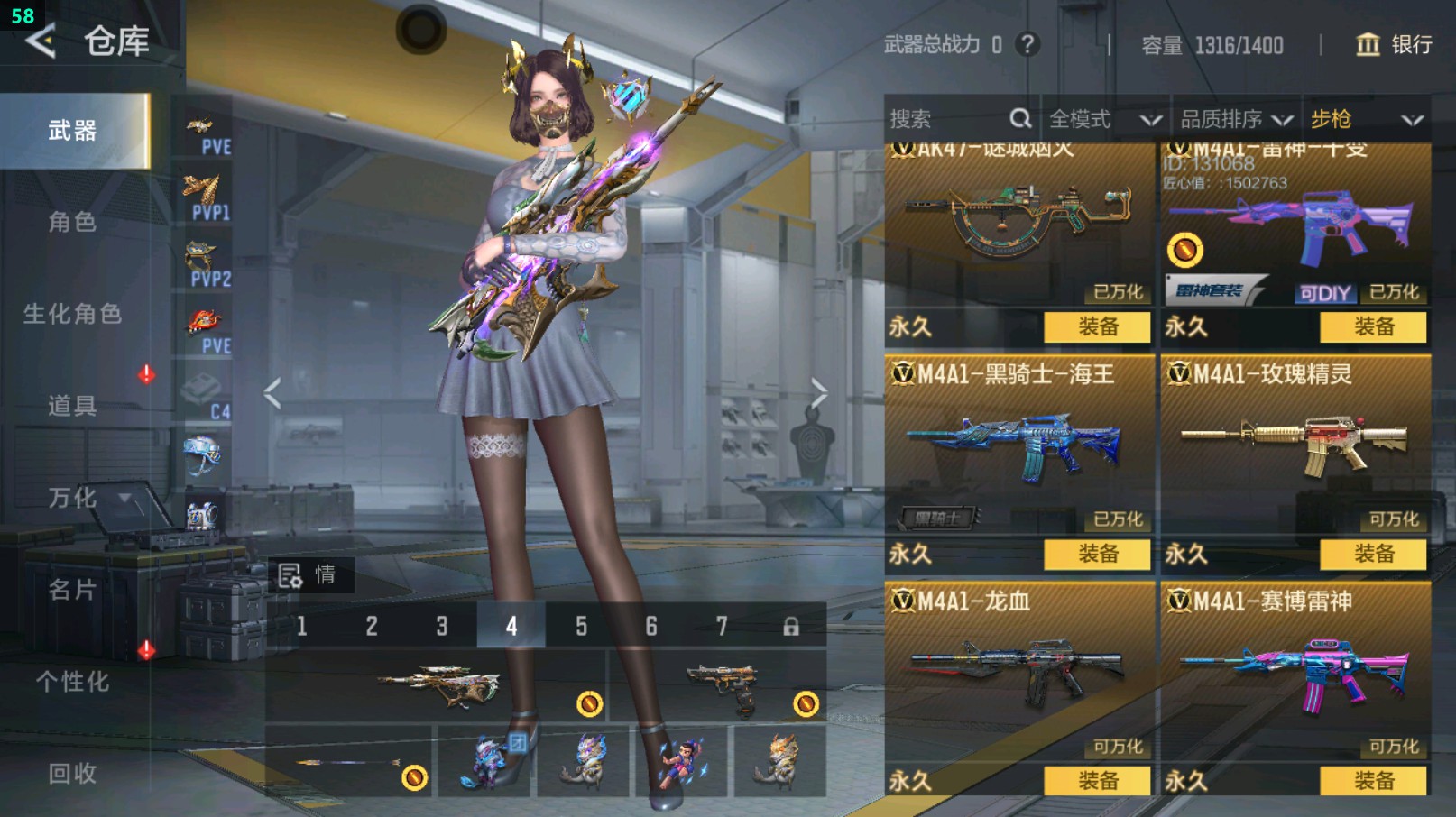The height and width of the screenshot is (817, 1456).
Task: Equip the M4A1-玫瑰精灵 rifle
Action: click(x=1373, y=554)
